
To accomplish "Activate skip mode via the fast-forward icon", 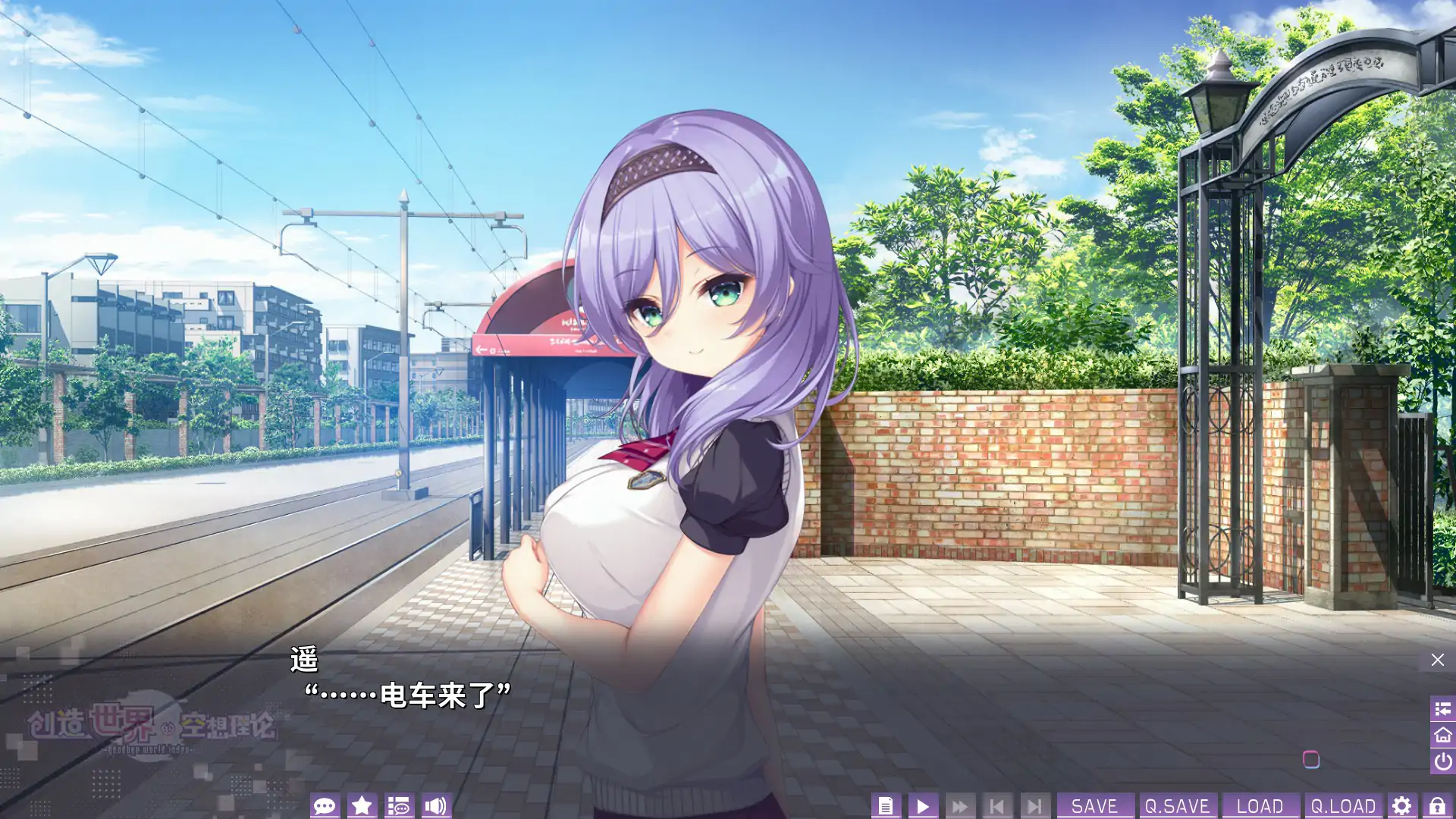I will [960, 805].
